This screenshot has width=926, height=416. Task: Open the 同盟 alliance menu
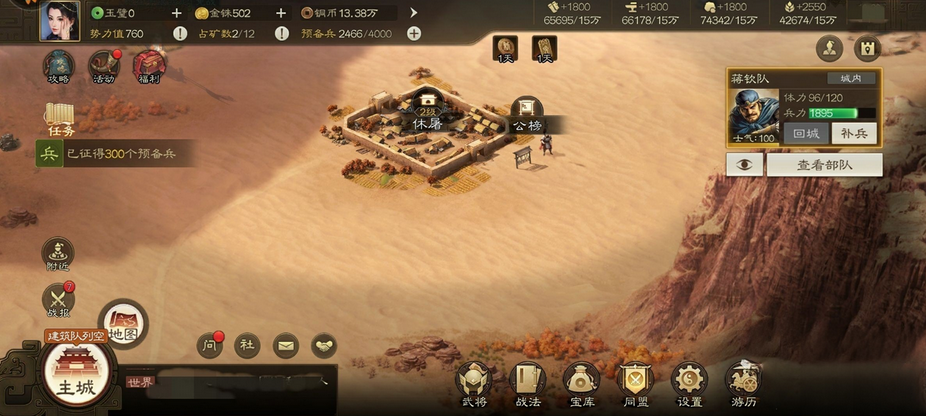[x=635, y=382]
